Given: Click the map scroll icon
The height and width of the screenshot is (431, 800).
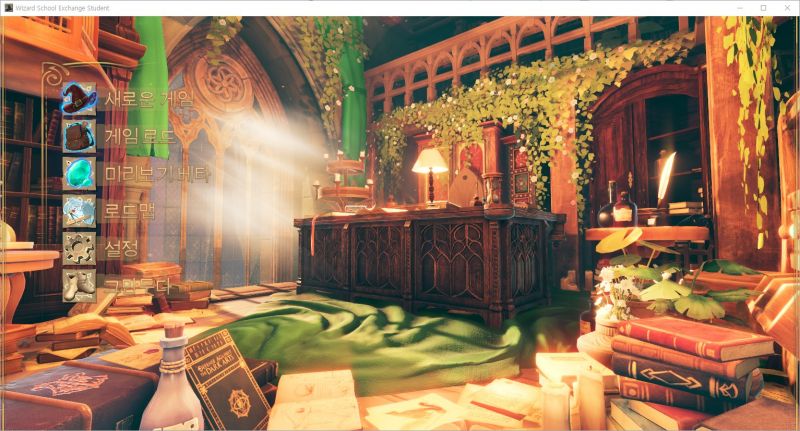Looking at the screenshot, I should (x=79, y=210).
